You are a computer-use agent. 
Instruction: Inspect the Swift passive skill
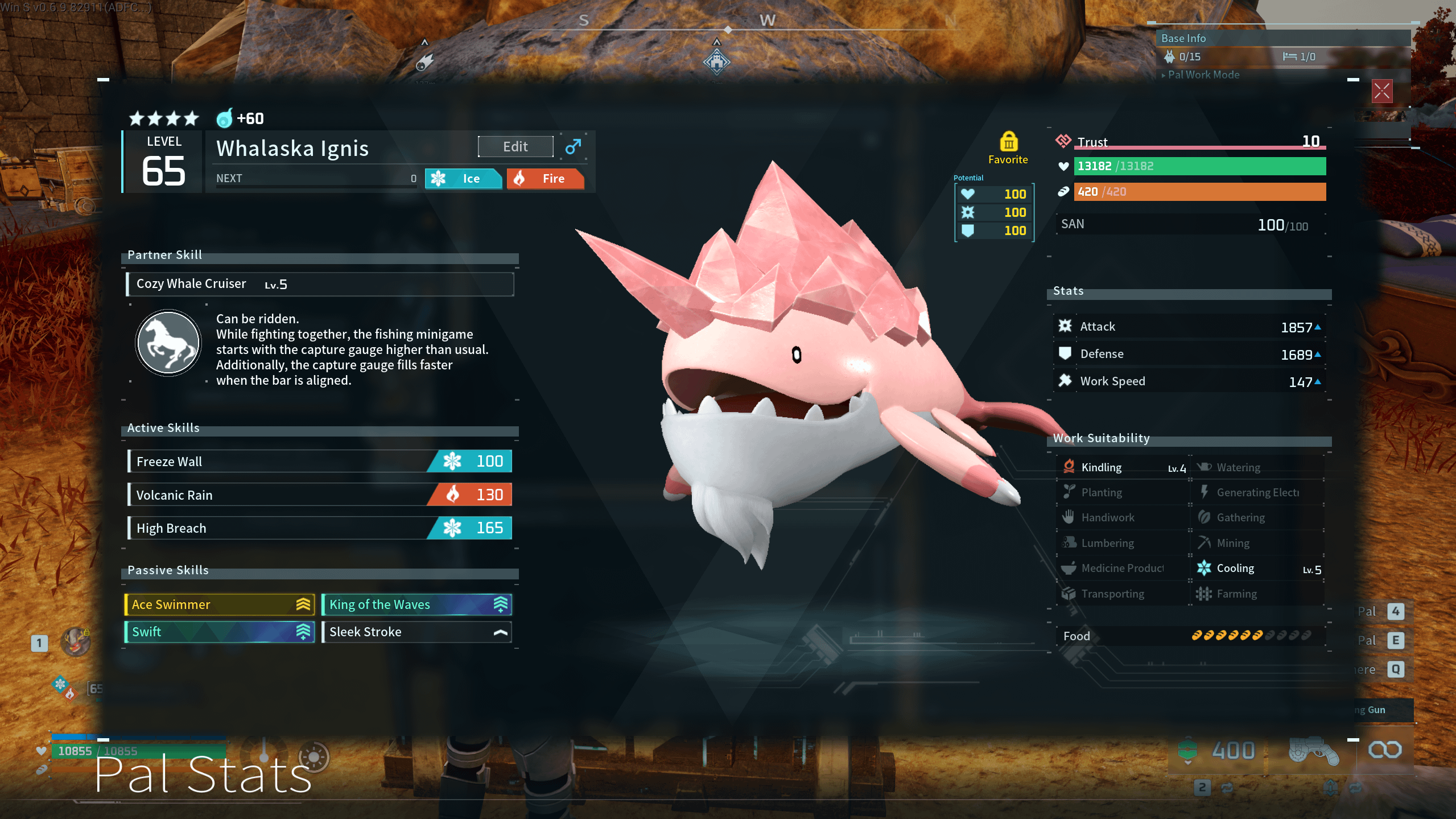[220, 632]
